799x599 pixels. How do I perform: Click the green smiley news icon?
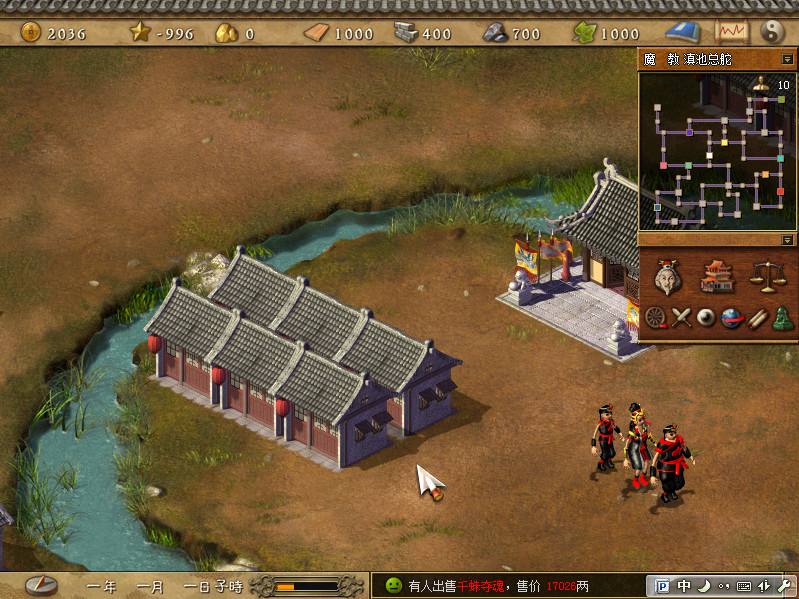coord(393,585)
